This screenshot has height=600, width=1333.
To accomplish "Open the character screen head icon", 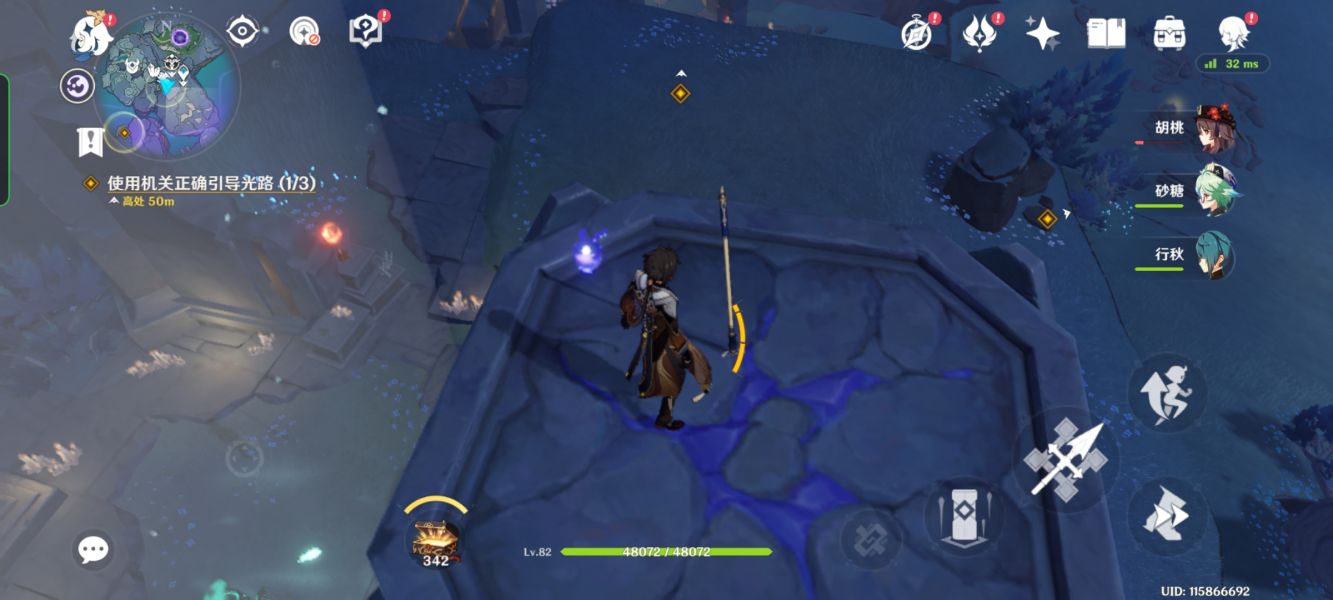I will (x=1233, y=34).
